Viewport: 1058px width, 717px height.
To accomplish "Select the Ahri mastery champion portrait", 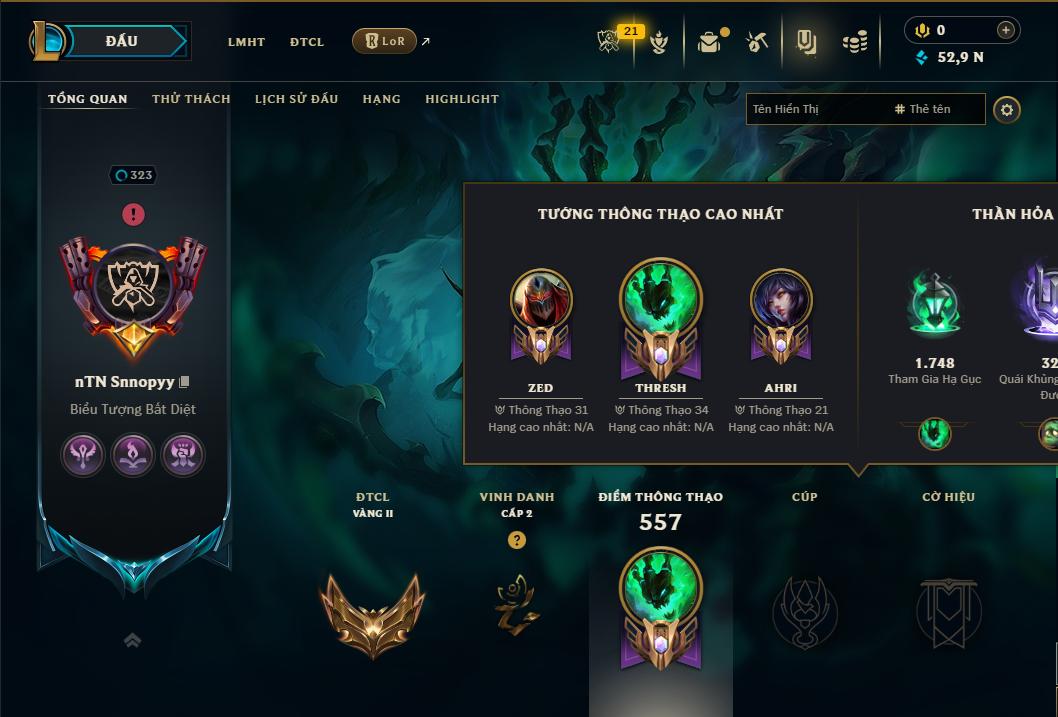I will coord(781,300).
